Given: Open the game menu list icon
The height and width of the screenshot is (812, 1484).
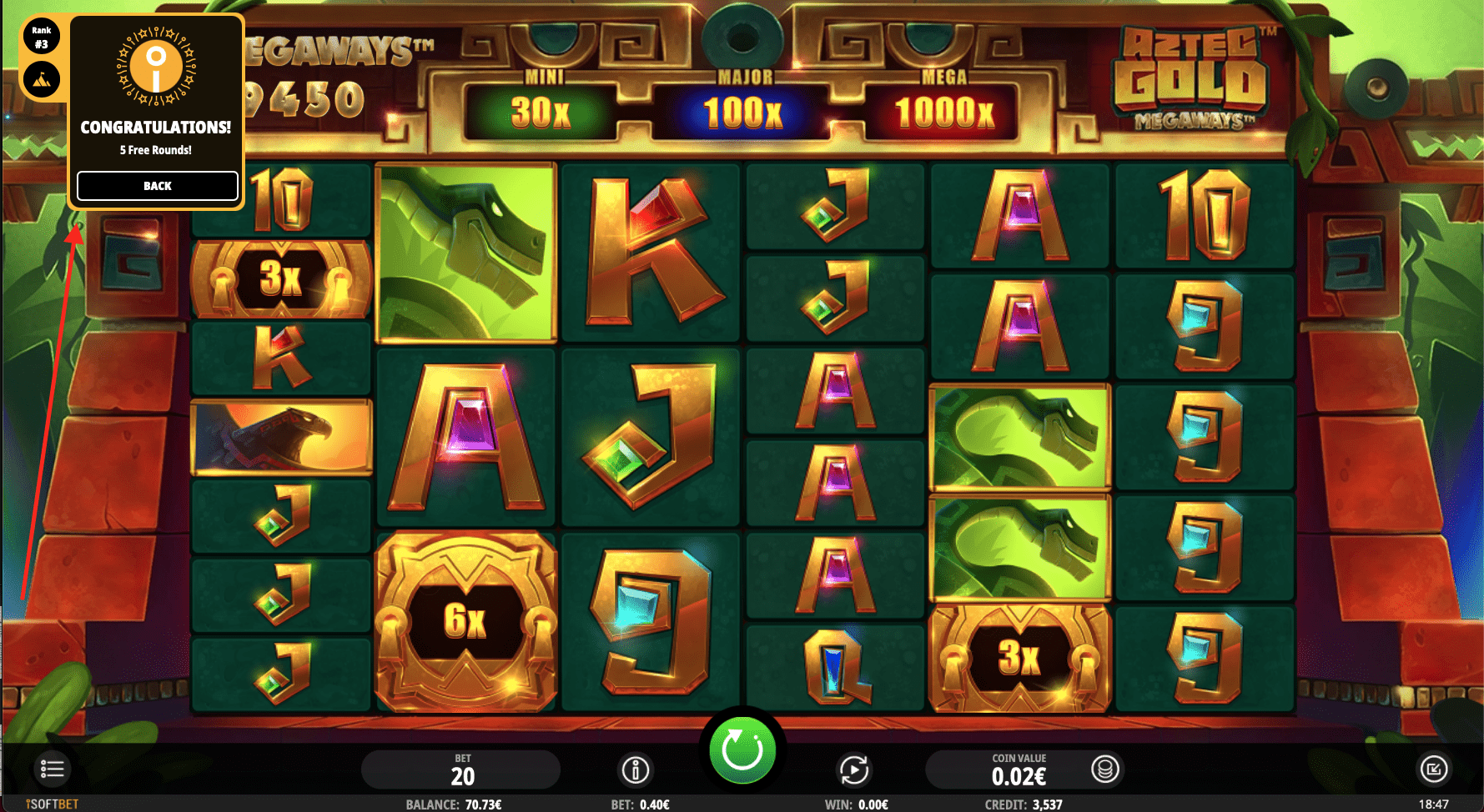Looking at the screenshot, I should [52, 769].
